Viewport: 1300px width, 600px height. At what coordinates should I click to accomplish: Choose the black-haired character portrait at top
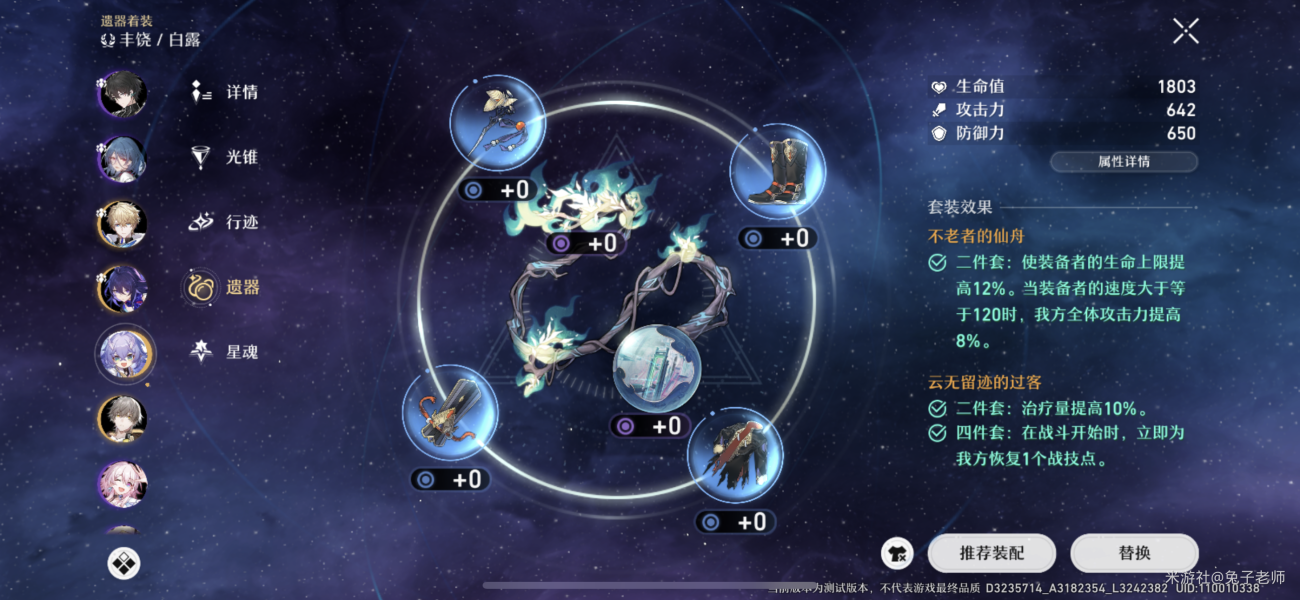pyautogui.click(x=124, y=94)
